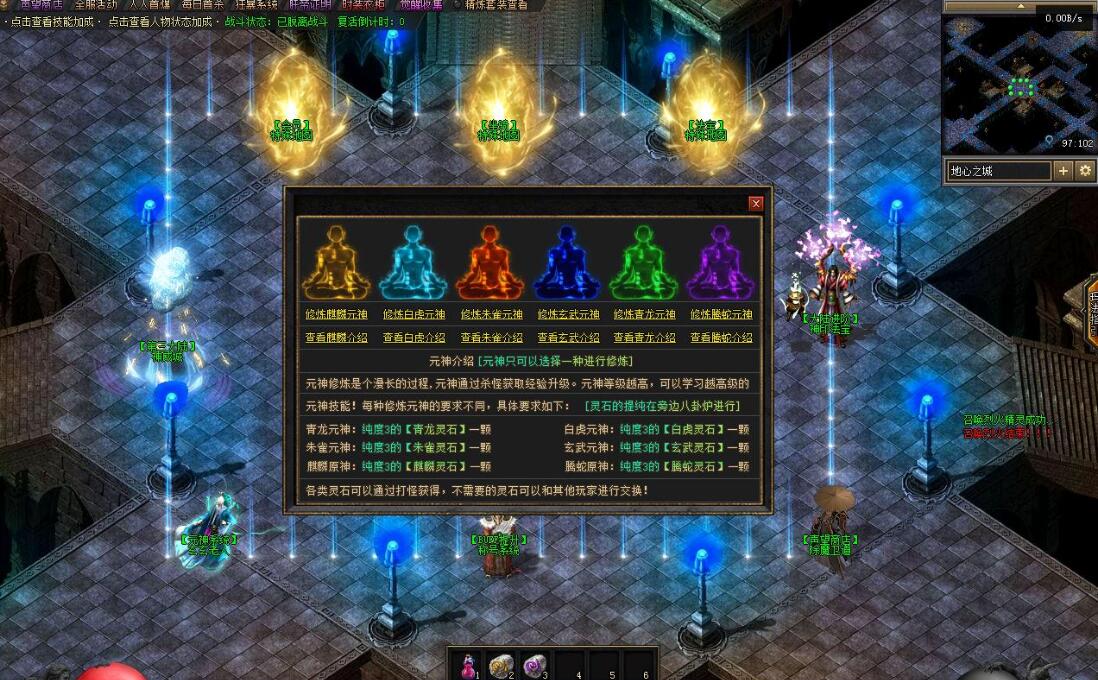
Task: Show 查看朱雀介绍 introduction
Action: (x=491, y=338)
